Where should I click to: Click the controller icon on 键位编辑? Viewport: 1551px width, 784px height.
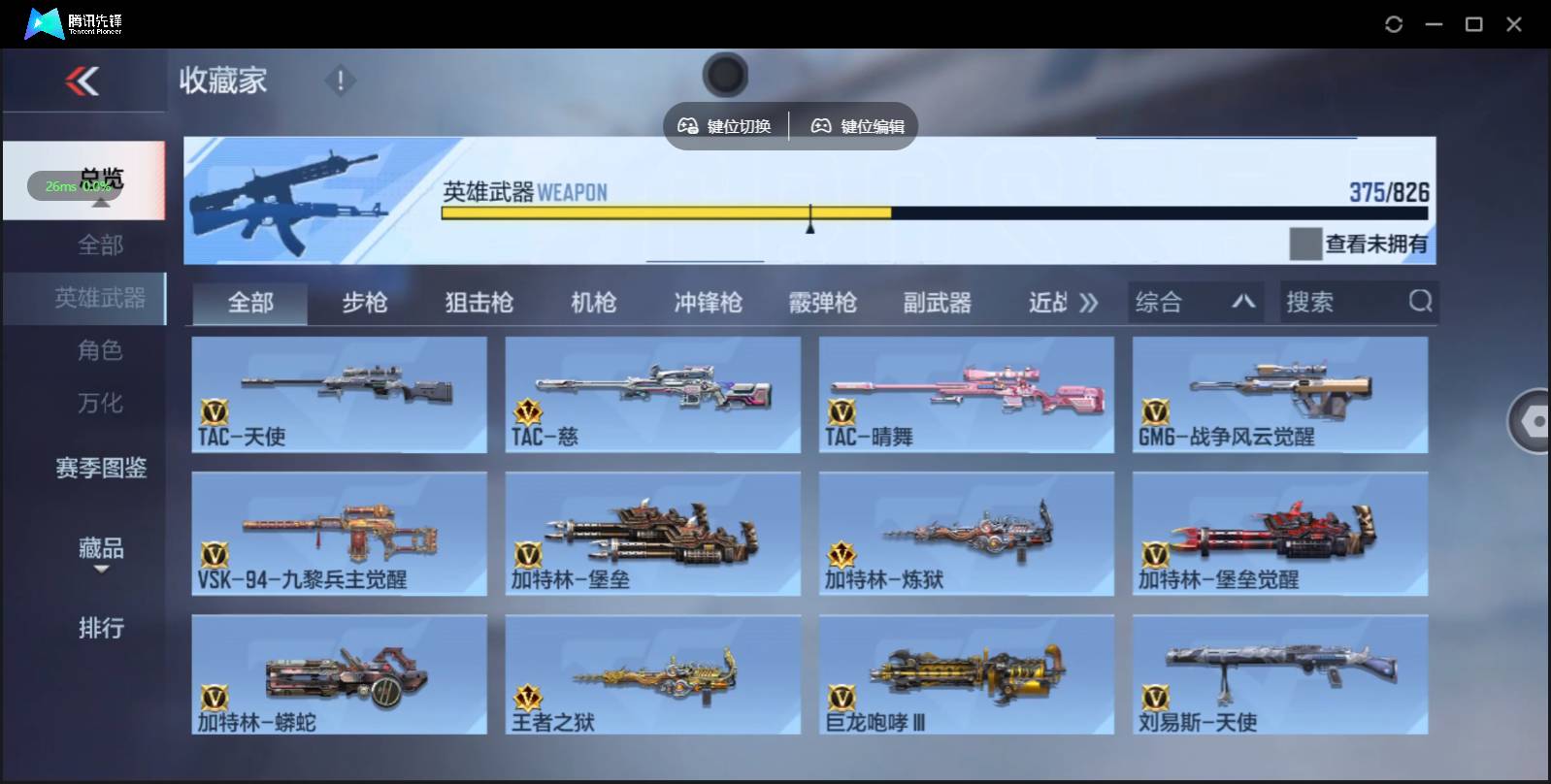coord(822,124)
